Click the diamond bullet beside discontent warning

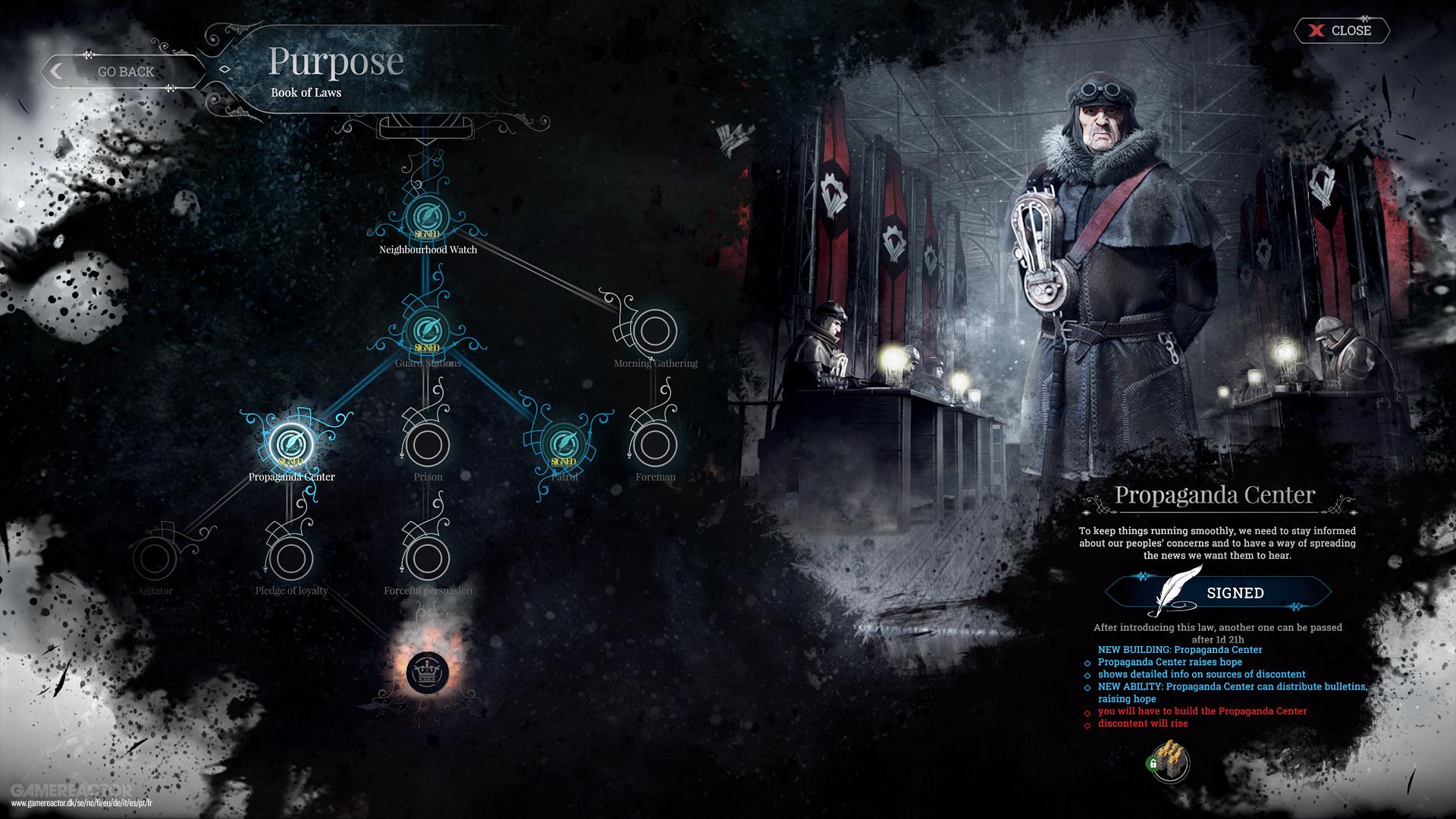click(1087, 724)
